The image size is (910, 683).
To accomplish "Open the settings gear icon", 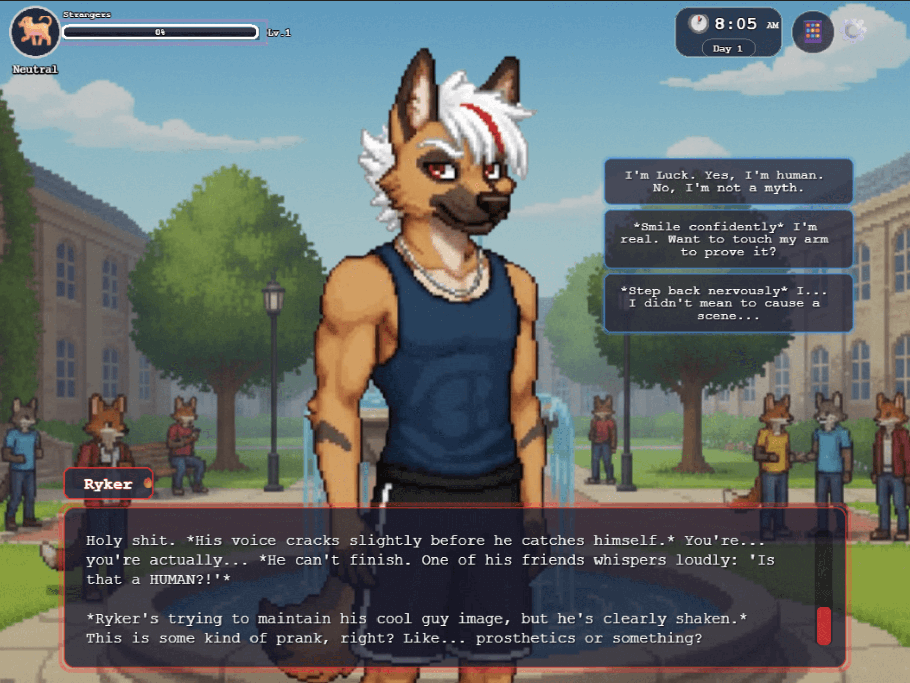I will point(854,30).
